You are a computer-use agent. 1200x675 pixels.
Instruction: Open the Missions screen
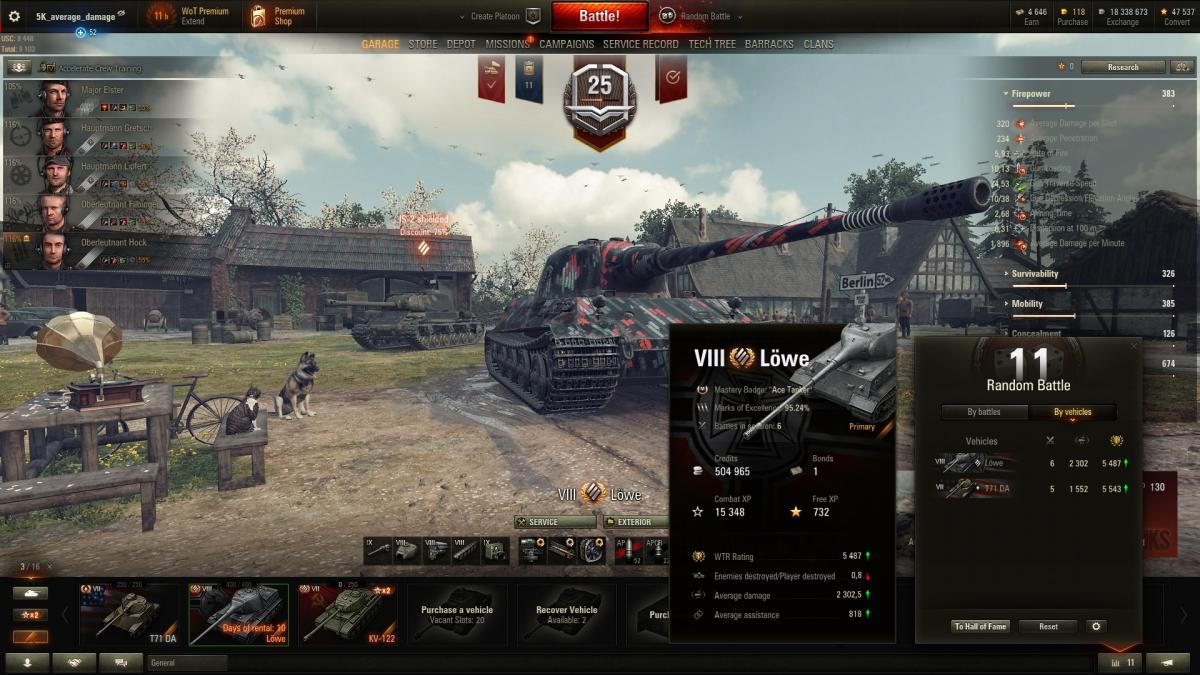[x=507, y=44]
